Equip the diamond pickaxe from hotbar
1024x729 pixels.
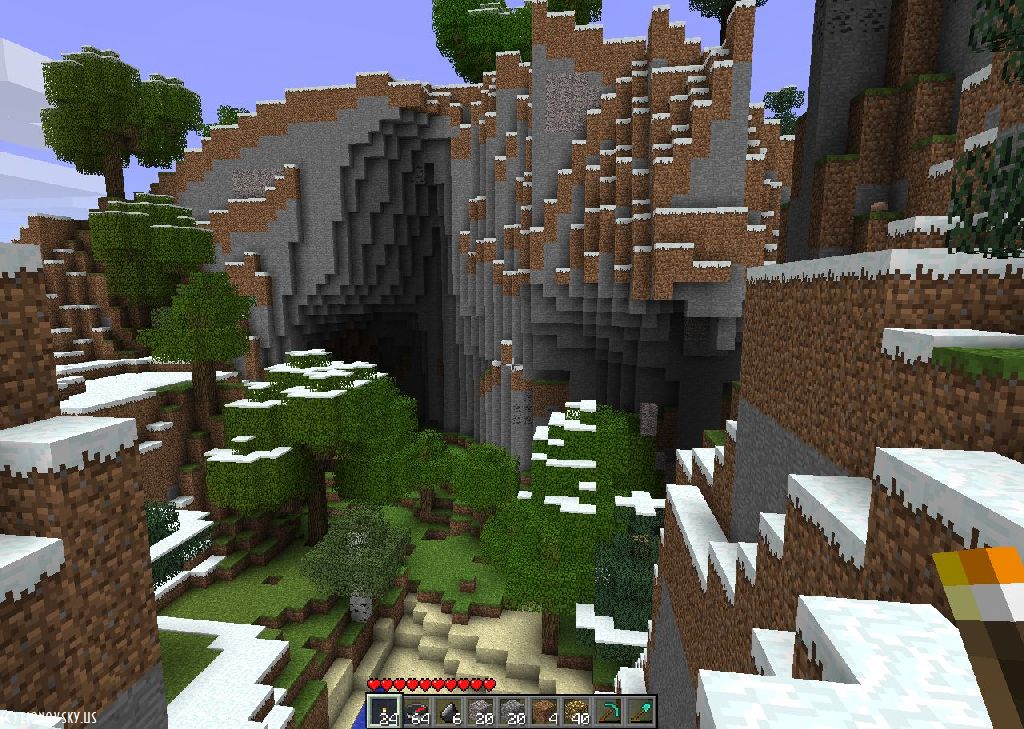point(609,711)
